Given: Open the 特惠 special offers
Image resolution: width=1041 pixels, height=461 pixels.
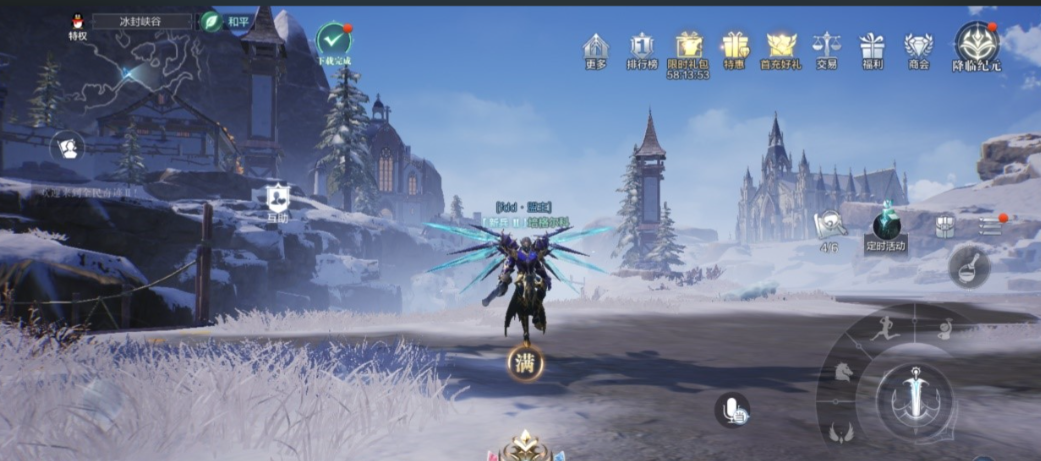Looking at the screenshot, I should pyautogui.click(x=735, y=48).
